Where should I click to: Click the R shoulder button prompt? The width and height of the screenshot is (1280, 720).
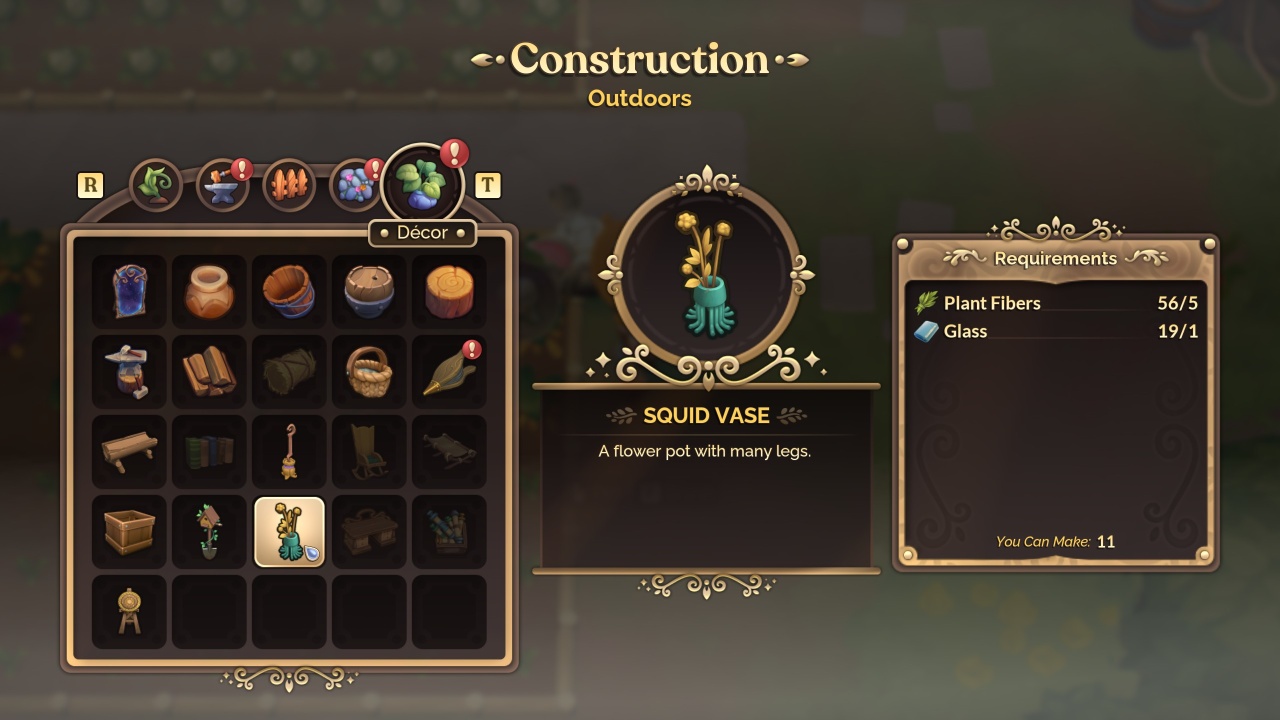point(90,184)
